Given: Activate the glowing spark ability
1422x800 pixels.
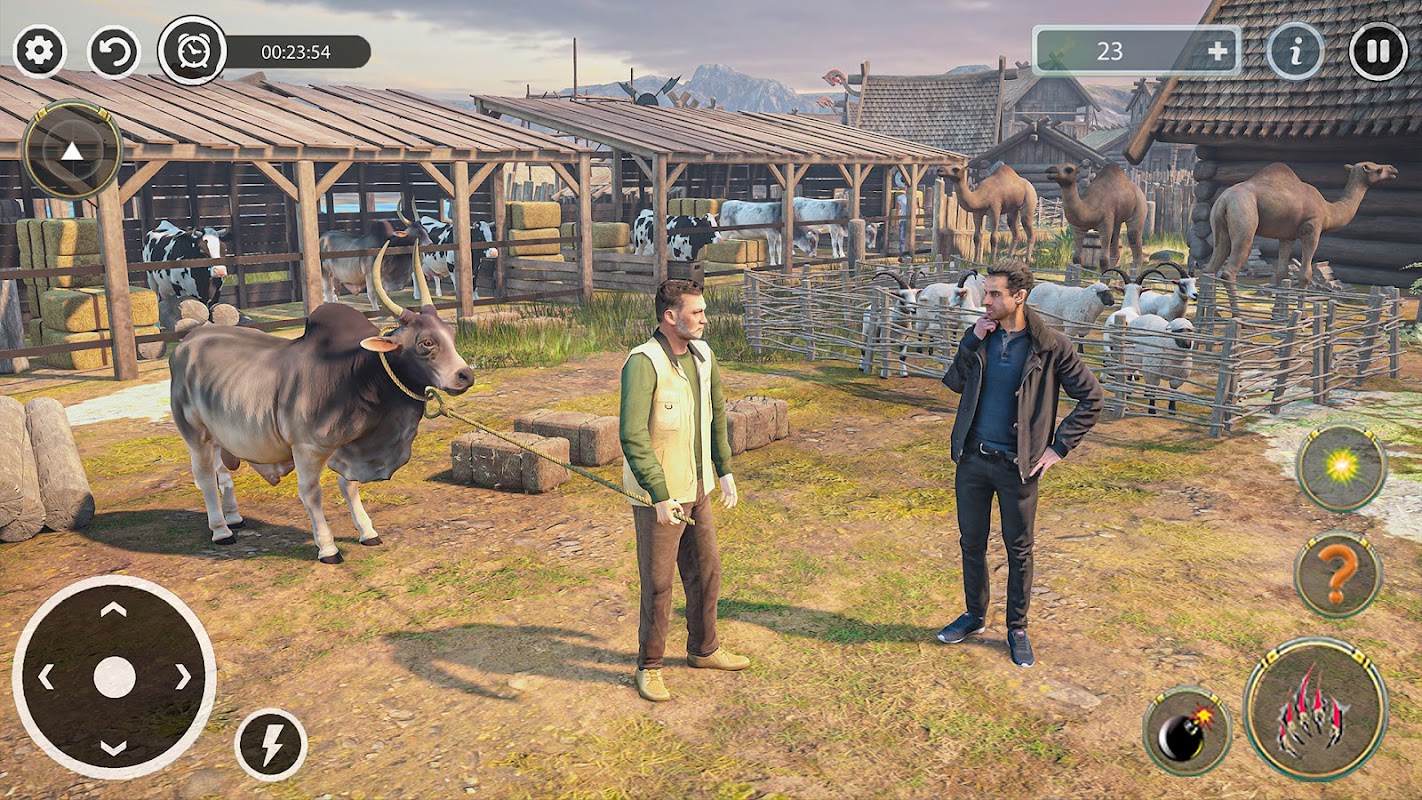Looking at the screenshot, I should pyautogui.click(x=1341, y=468).
